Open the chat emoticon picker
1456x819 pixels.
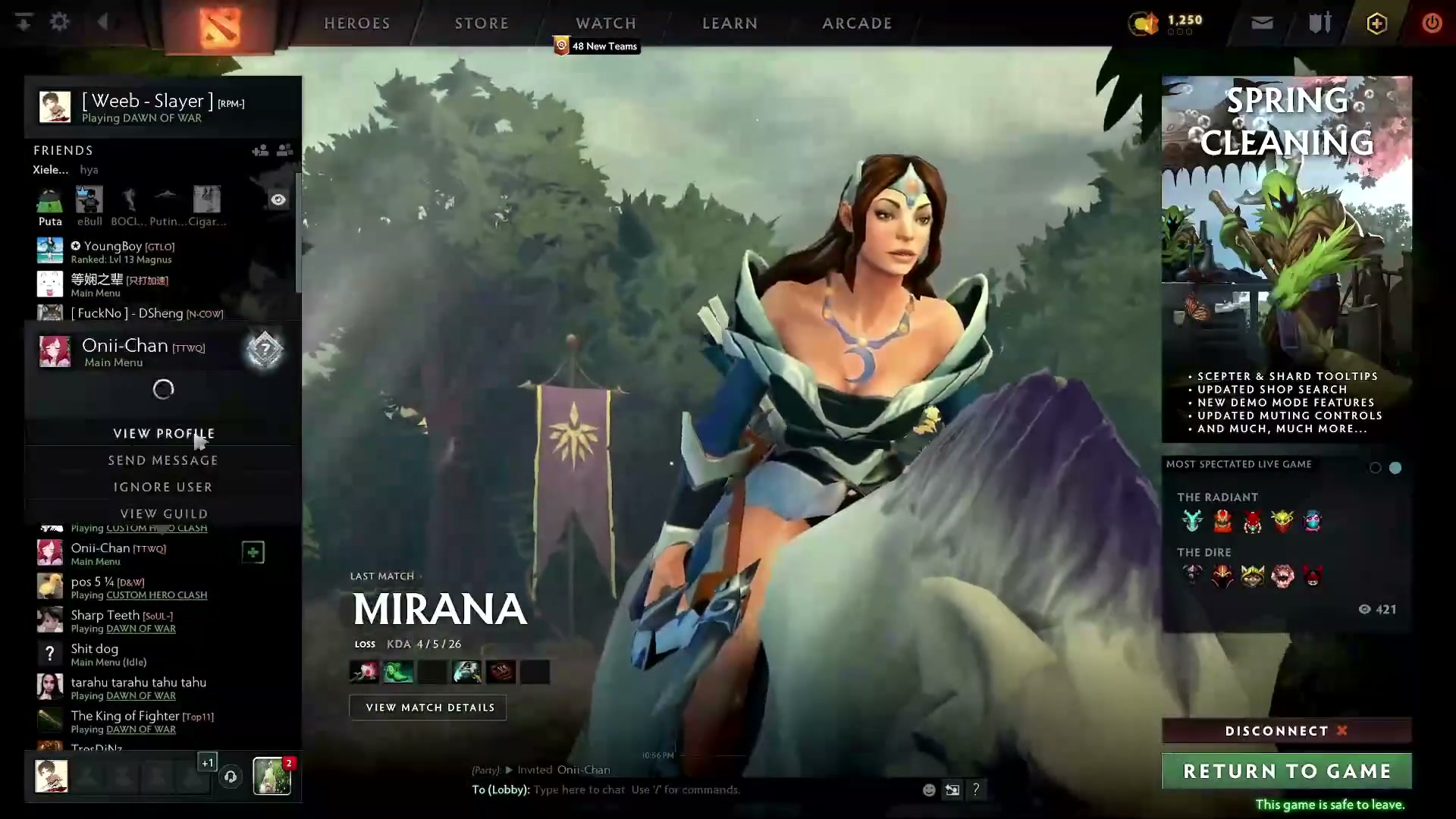(x=929, y=790)
